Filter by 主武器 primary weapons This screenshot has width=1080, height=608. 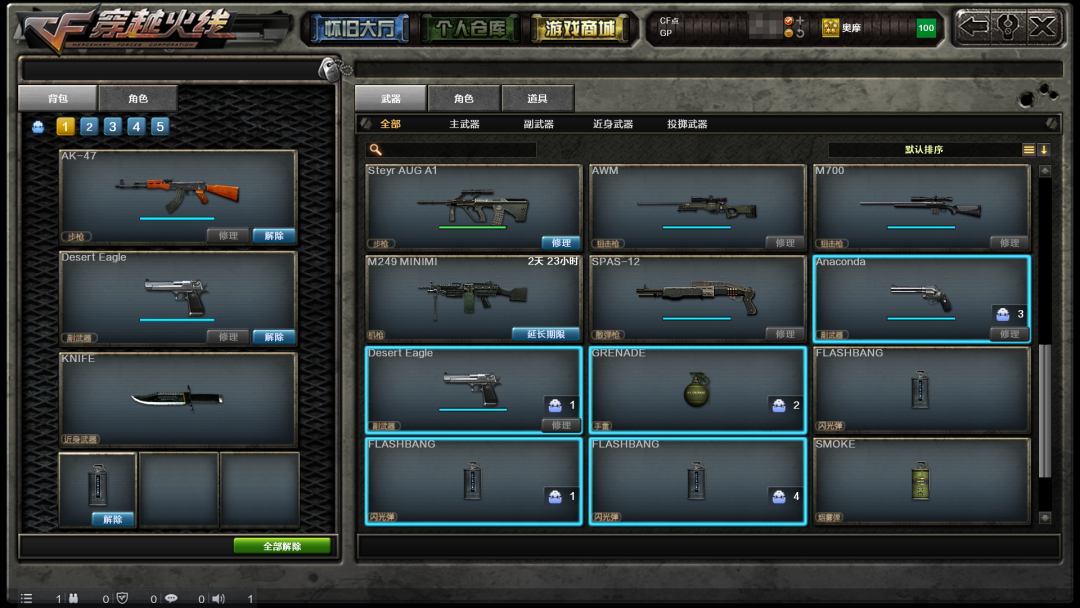(464, 124)
